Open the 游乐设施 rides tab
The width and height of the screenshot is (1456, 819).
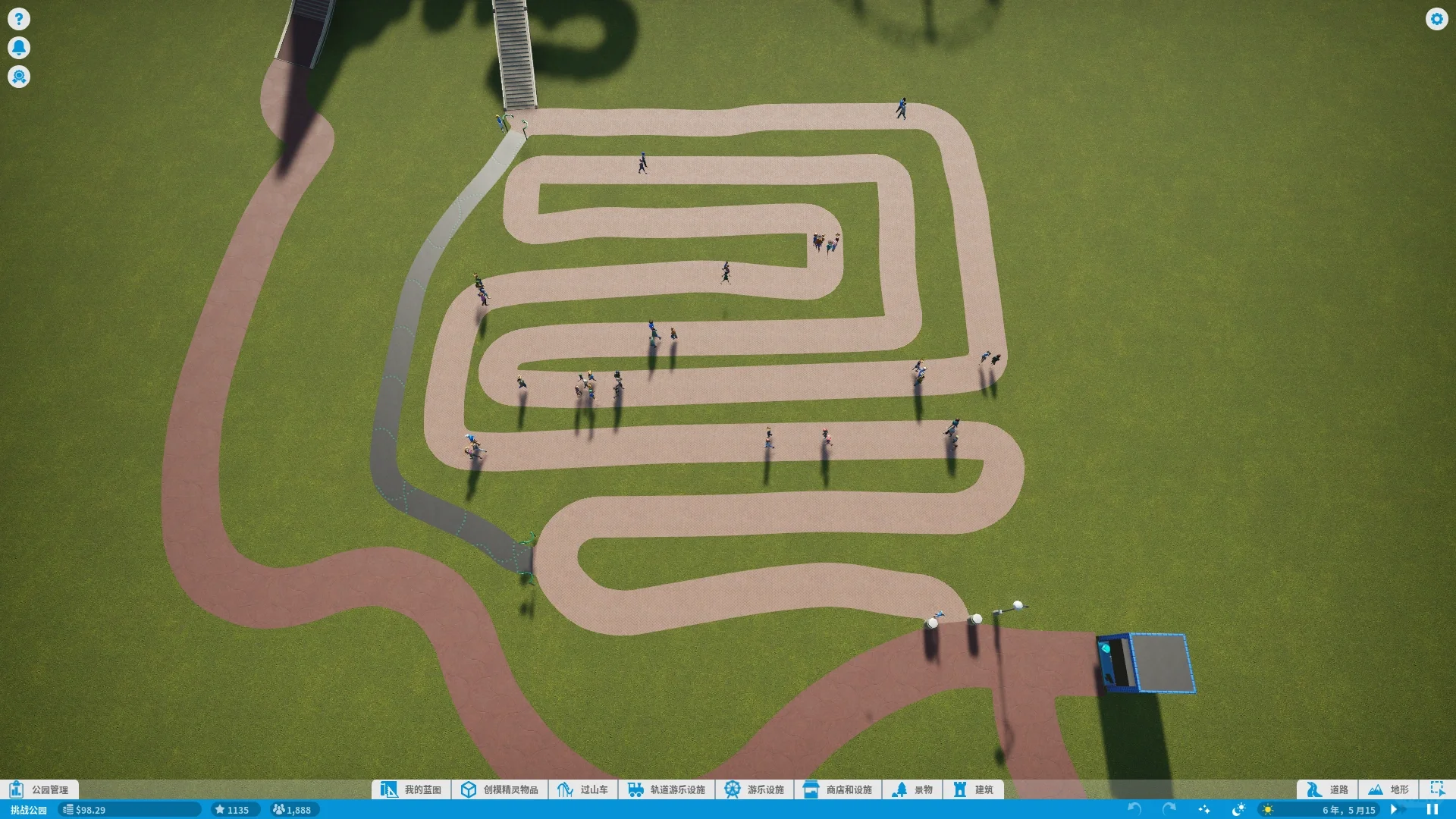(x=755, y=789)
